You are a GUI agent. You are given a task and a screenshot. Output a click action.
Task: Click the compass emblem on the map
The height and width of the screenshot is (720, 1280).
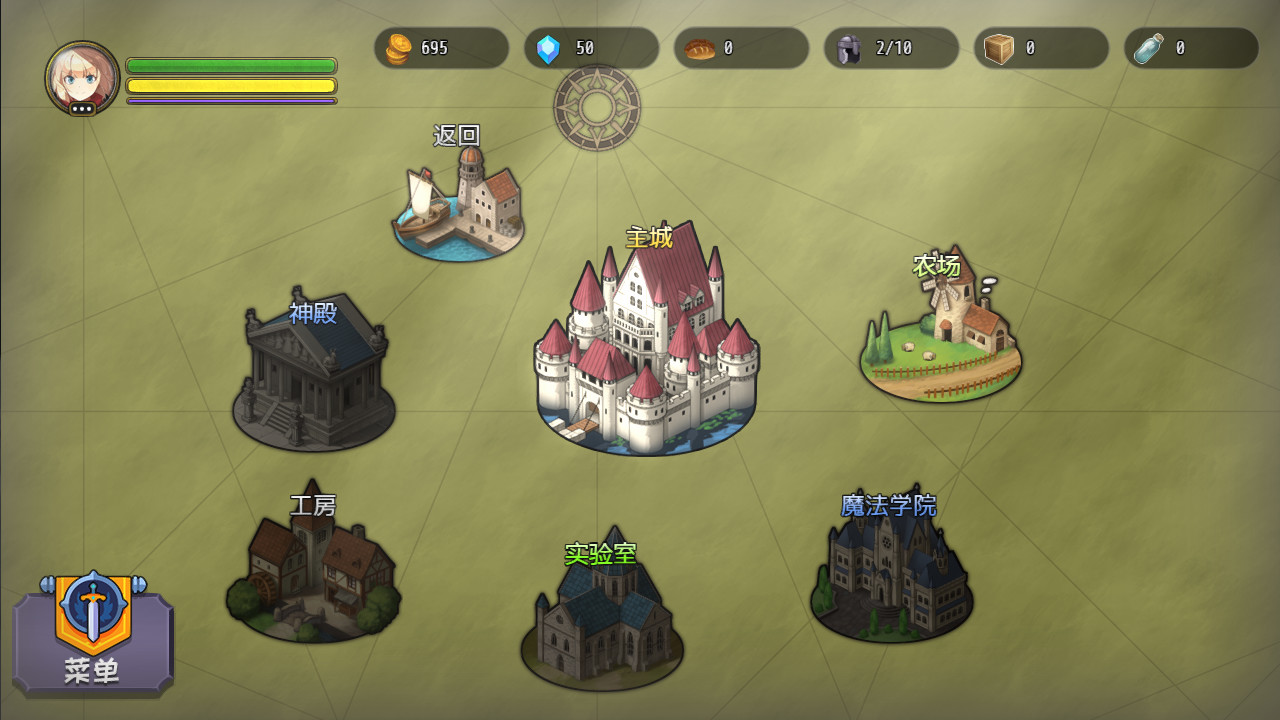point(597,107)
